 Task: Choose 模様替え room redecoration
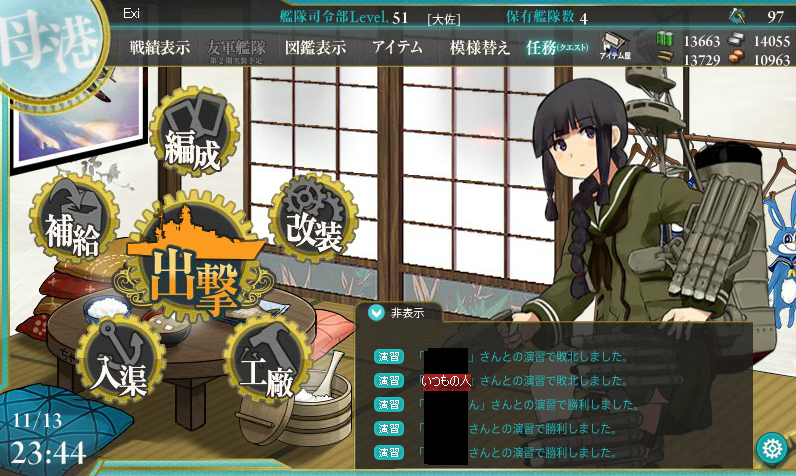click(x=480, y=47)
